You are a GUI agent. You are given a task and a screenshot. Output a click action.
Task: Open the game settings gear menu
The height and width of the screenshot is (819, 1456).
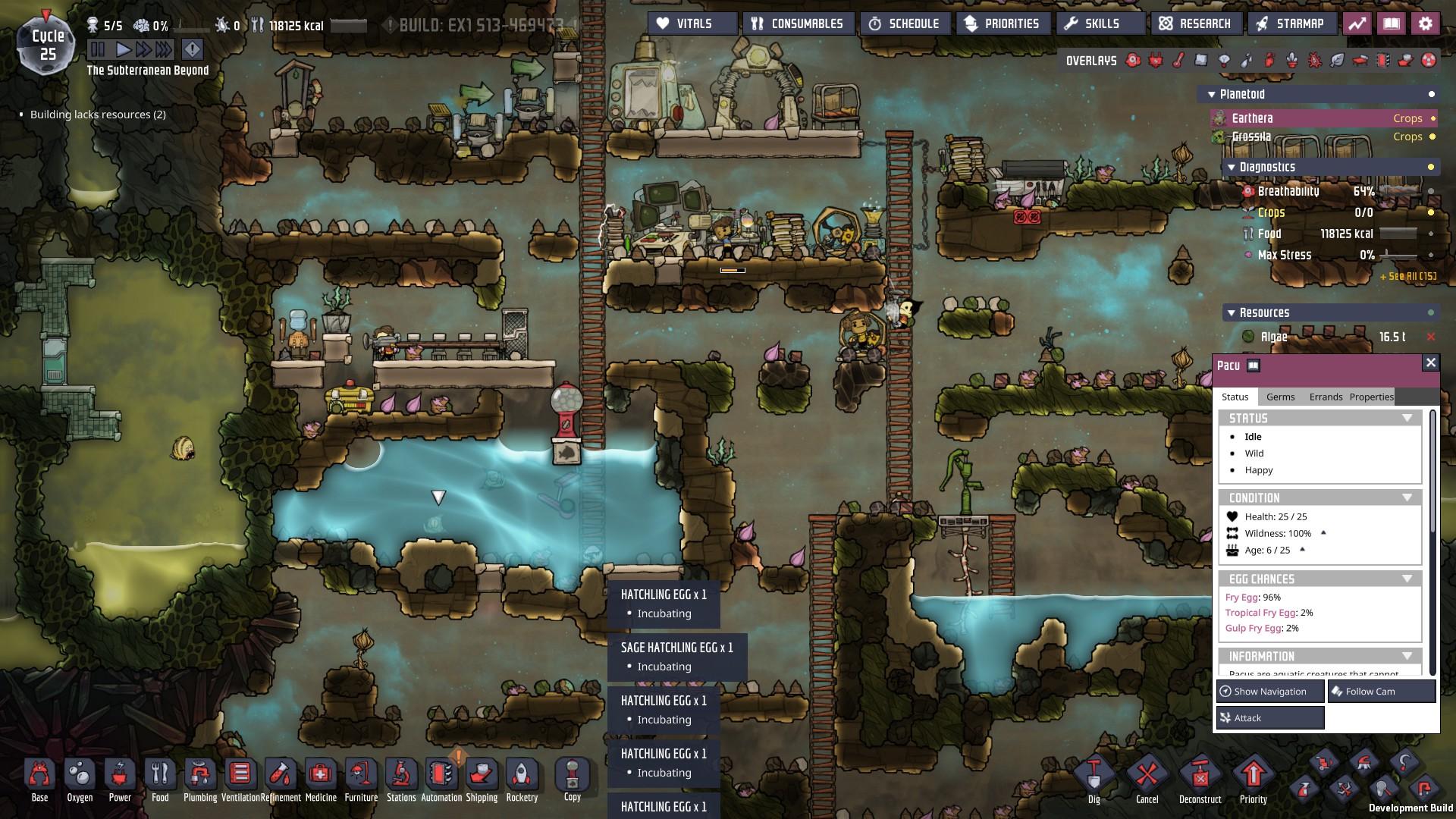1425,24
